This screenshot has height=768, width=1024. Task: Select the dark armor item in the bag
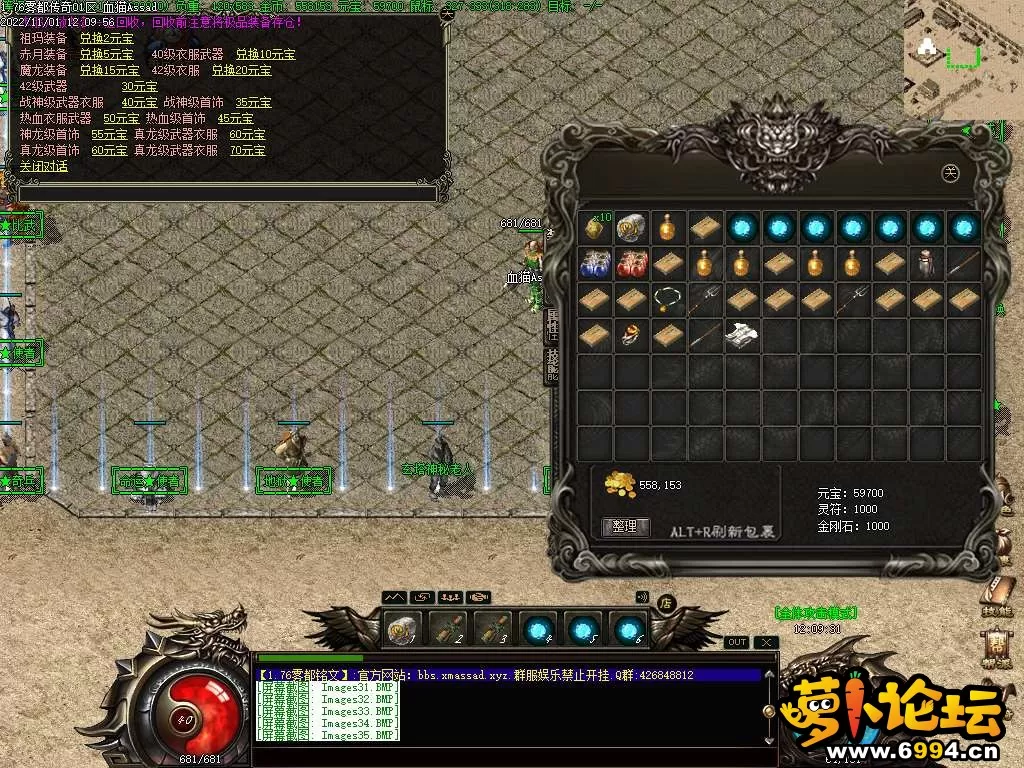927,264
